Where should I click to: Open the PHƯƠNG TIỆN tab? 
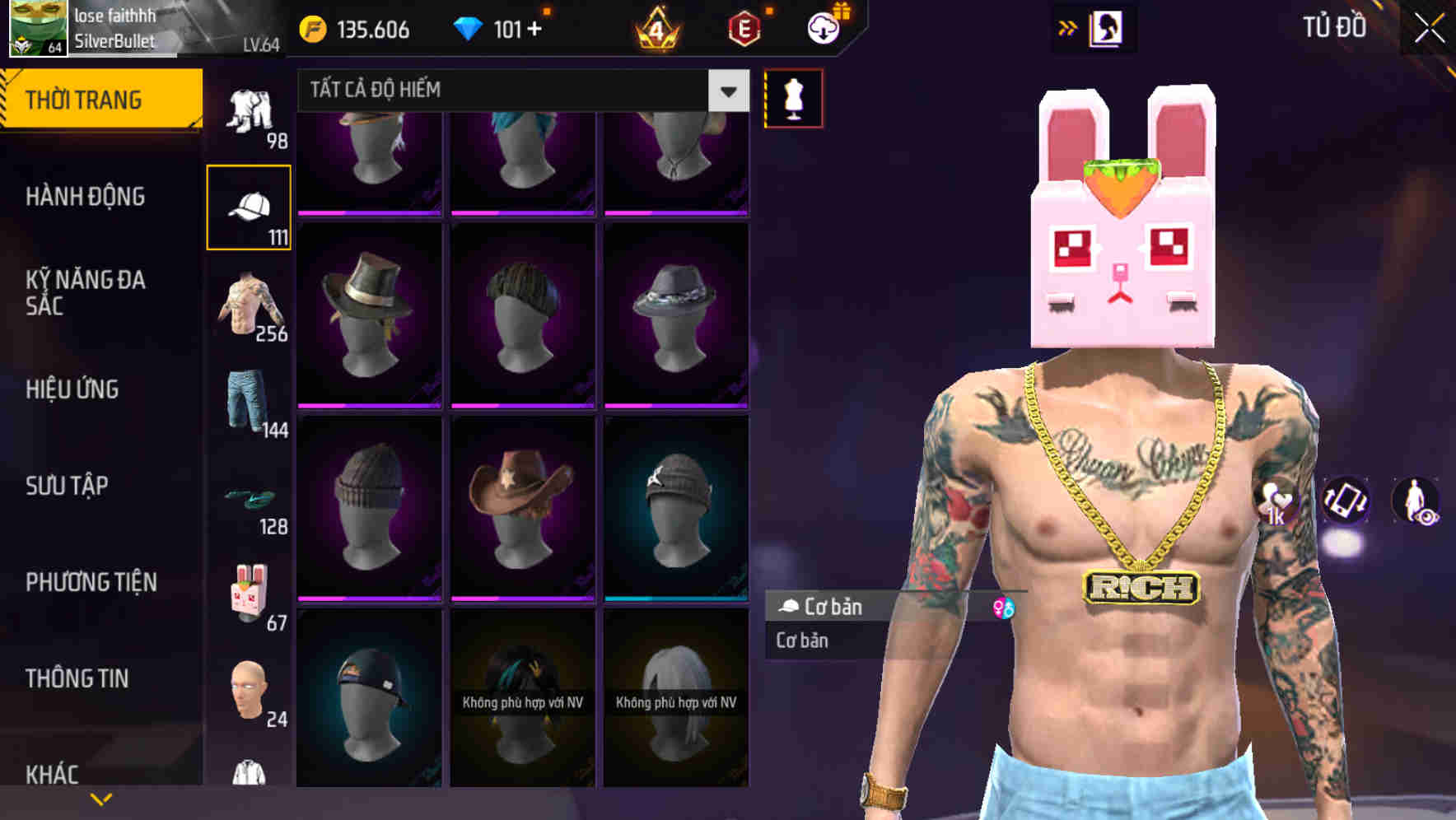(89, 581)
